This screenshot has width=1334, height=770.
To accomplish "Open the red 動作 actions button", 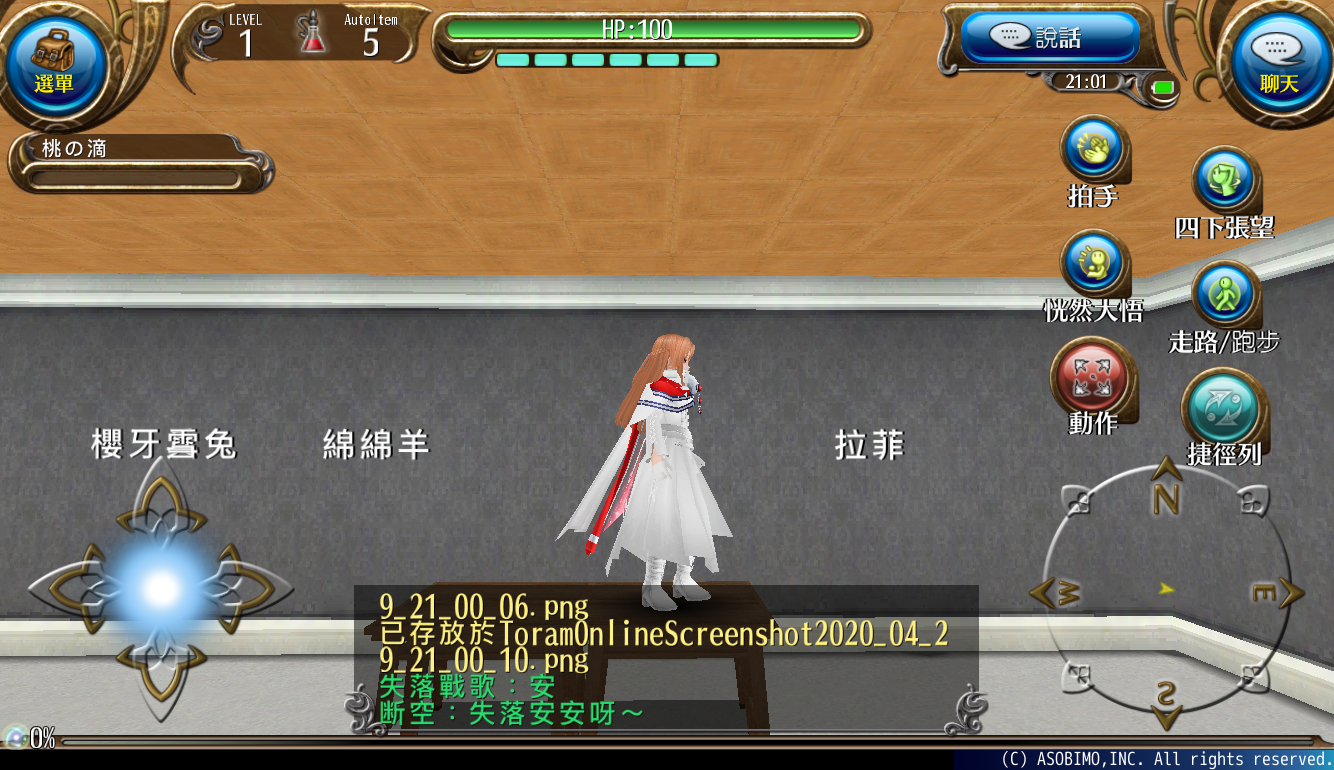I will pyautogui.click(x=1091, y=378).
